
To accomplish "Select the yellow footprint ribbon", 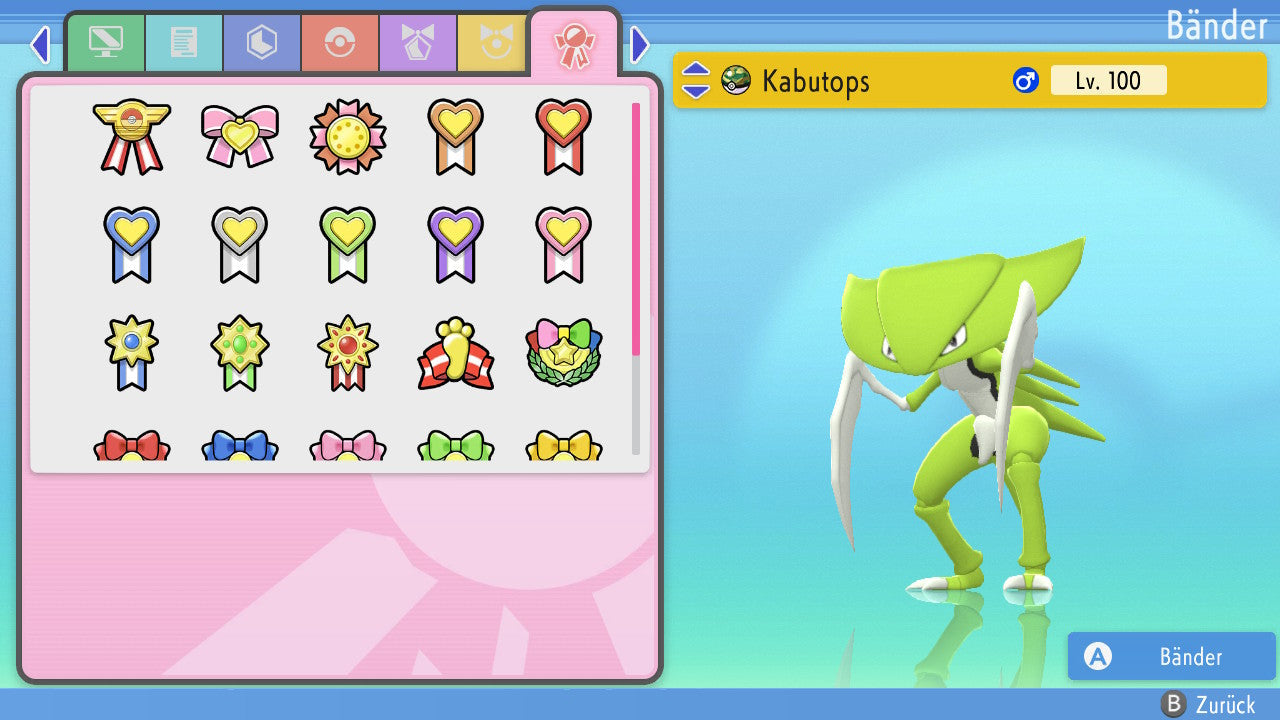I will pos(455,353).
